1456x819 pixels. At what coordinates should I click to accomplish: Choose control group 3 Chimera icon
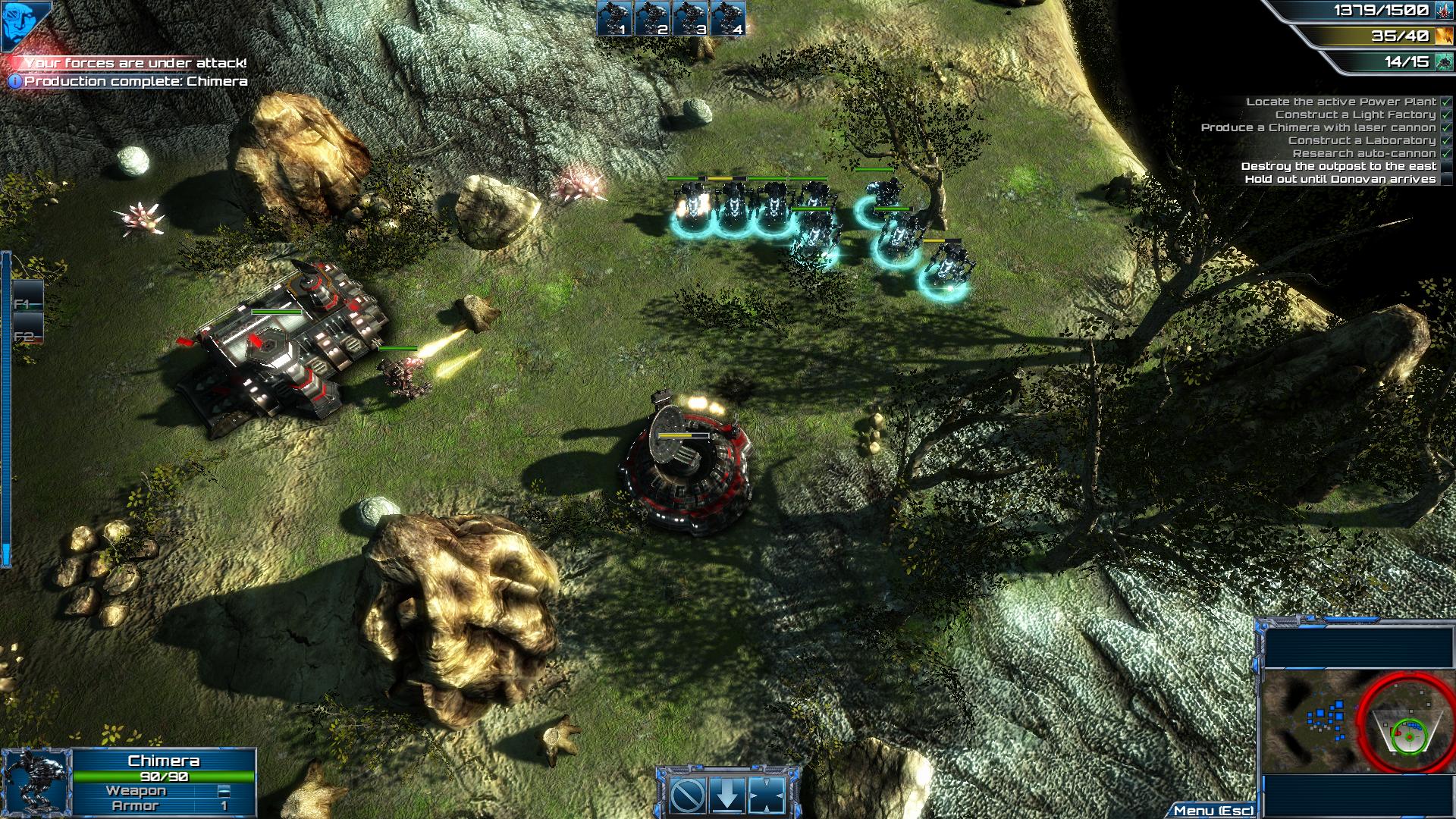(x=690, y=18)
